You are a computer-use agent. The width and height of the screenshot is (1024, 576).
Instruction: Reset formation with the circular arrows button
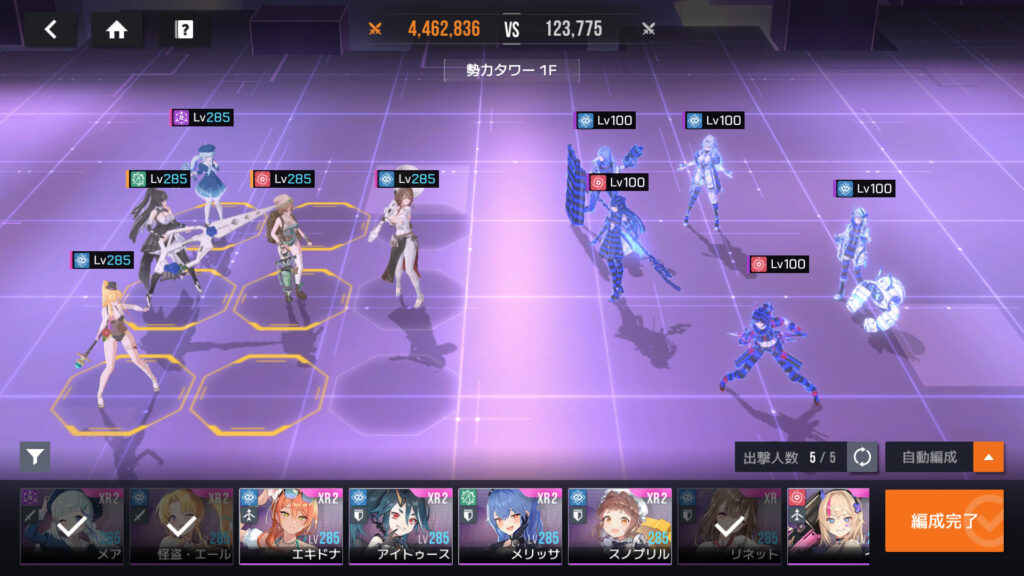[x=862, y=458]
